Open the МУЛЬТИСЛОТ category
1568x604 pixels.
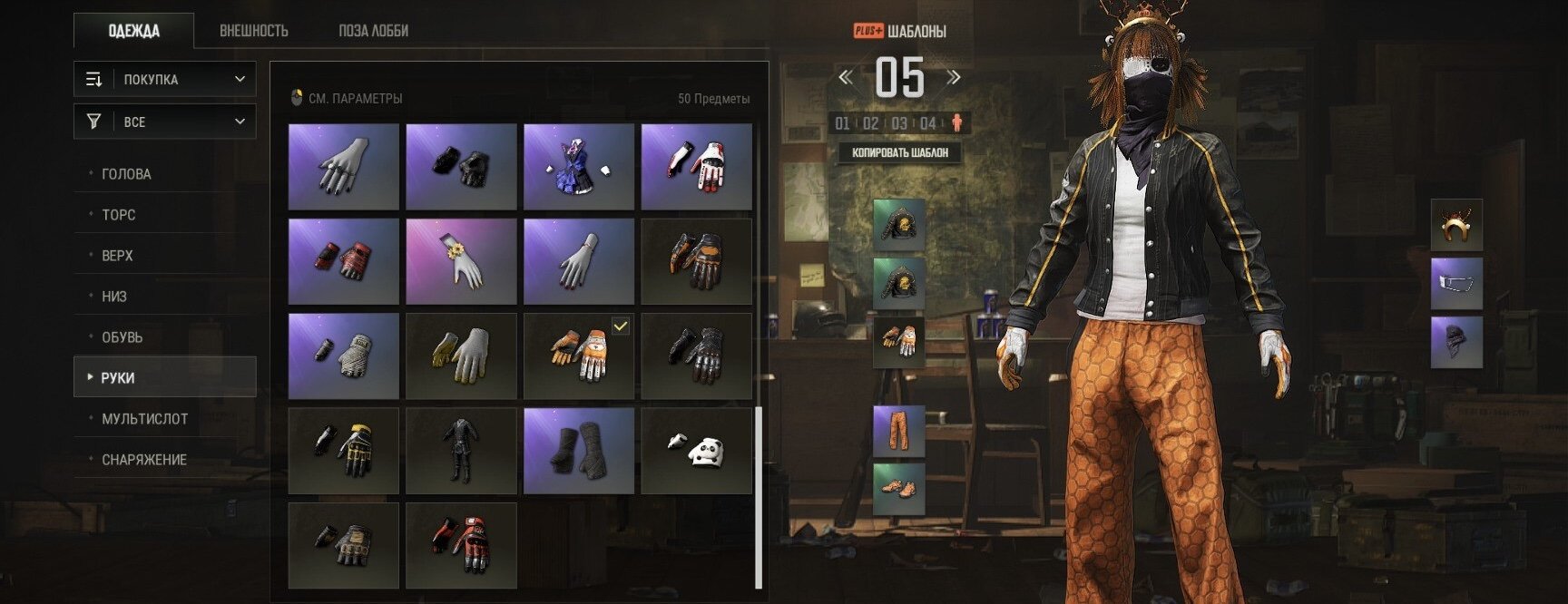(x=145, y=419)
